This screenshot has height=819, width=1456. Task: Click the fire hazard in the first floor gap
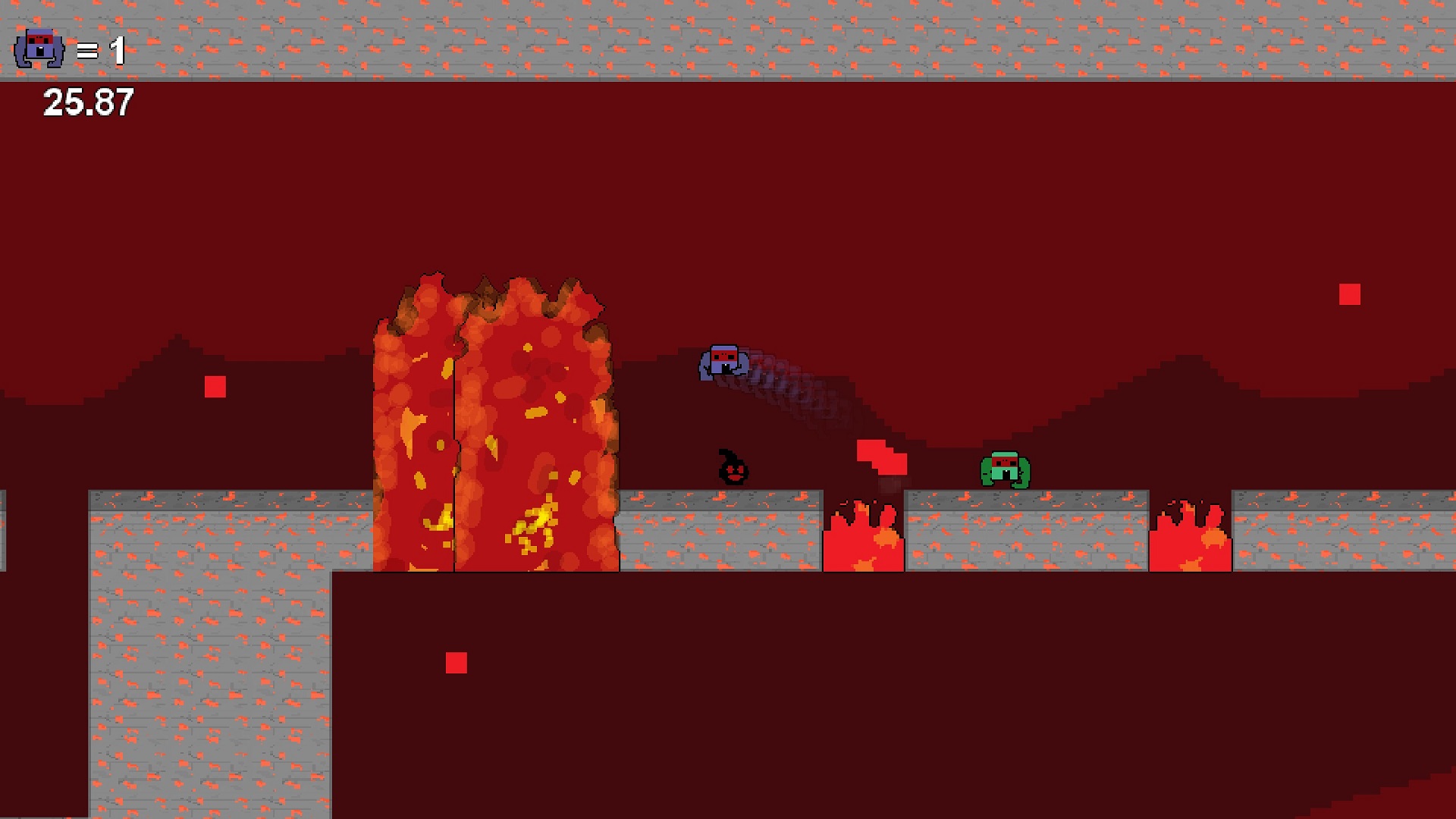pos(864,538)
